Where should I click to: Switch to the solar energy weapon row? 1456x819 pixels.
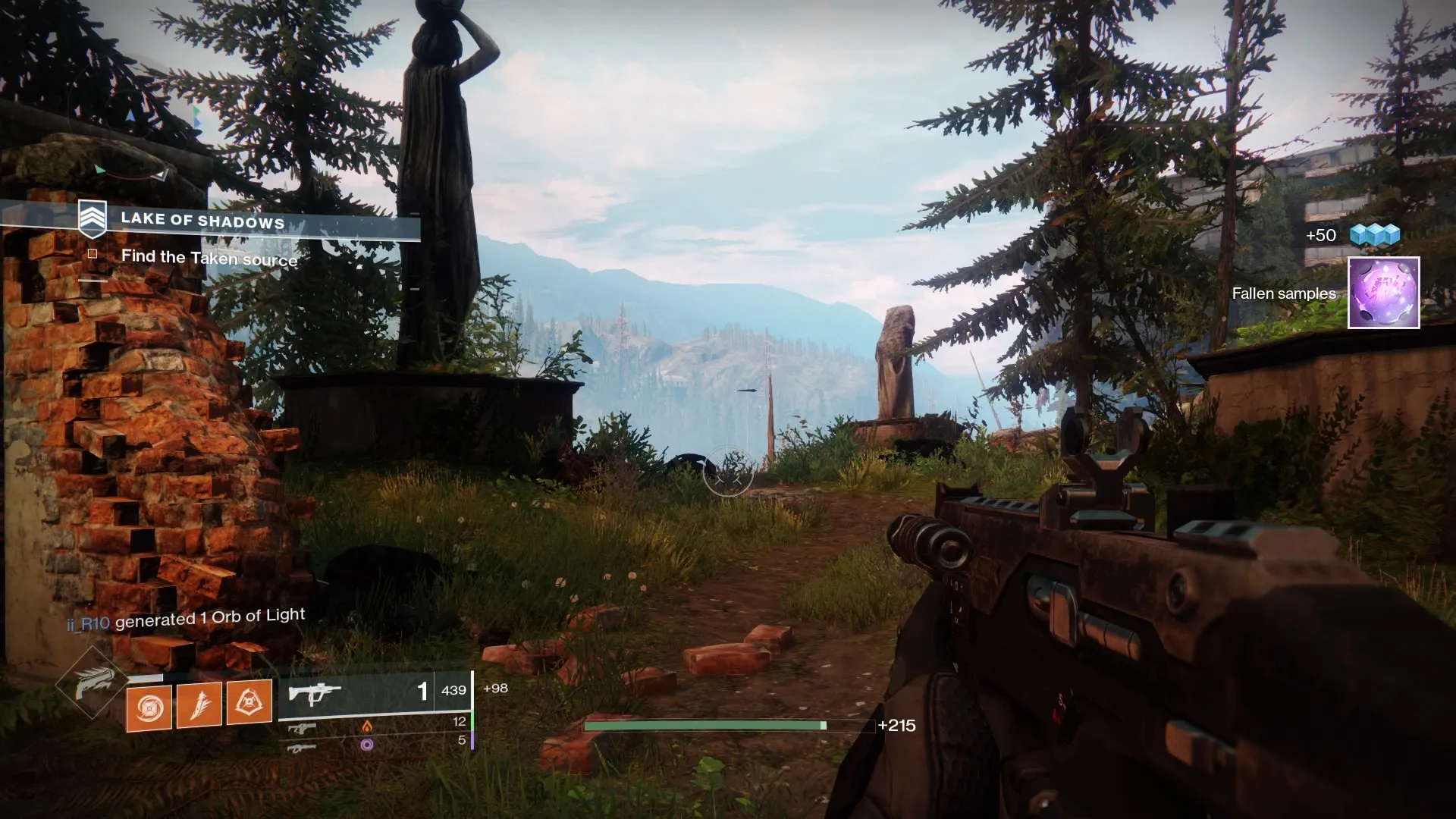(x=376, y=725)
